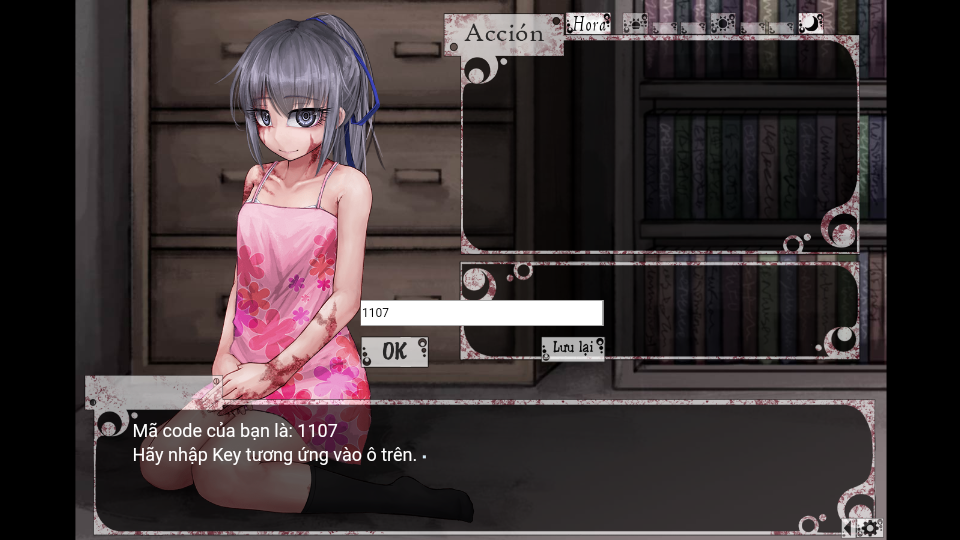Select the Hora label button

point(588,23)
